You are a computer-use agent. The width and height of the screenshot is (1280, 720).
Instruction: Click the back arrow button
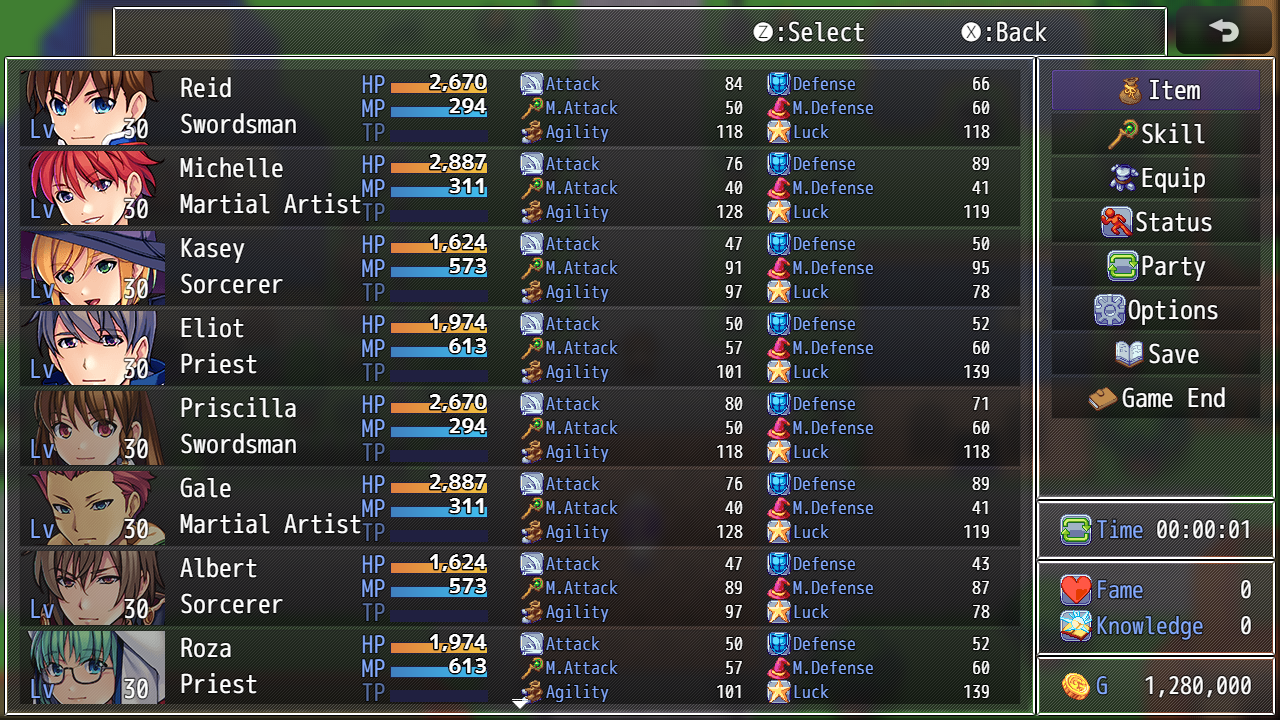point(1223,31)
